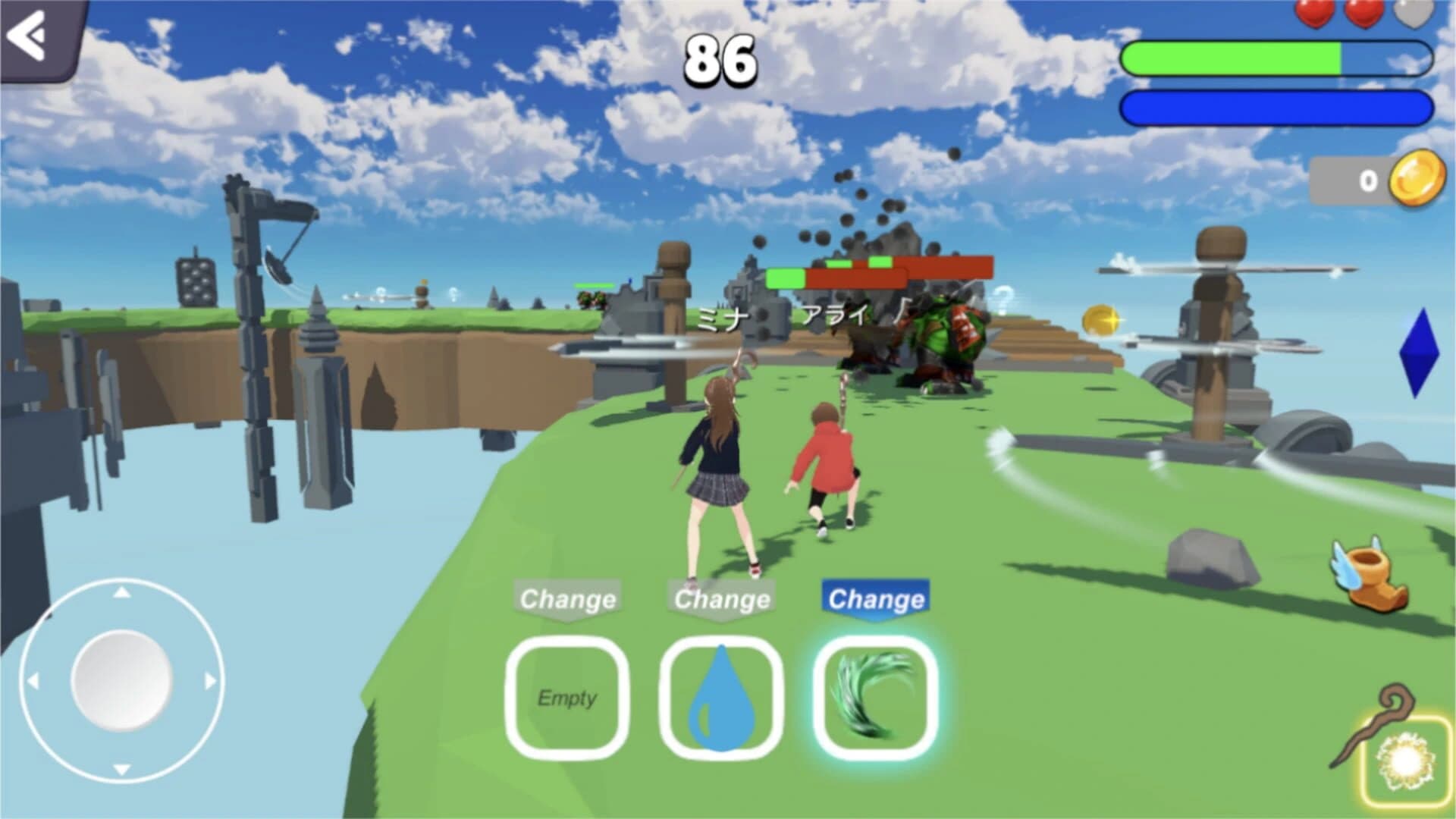Tap the Empty skill slot
This screenshot has width=1456, height=819.
click(570, 698)
